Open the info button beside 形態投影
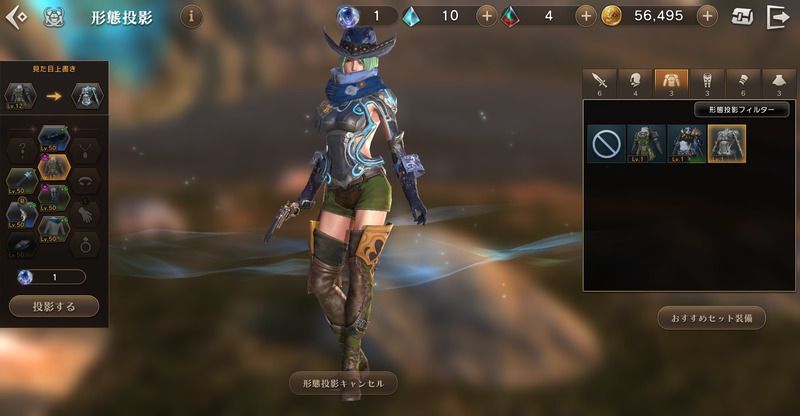The image size is (800, 416). click(191, 17)
